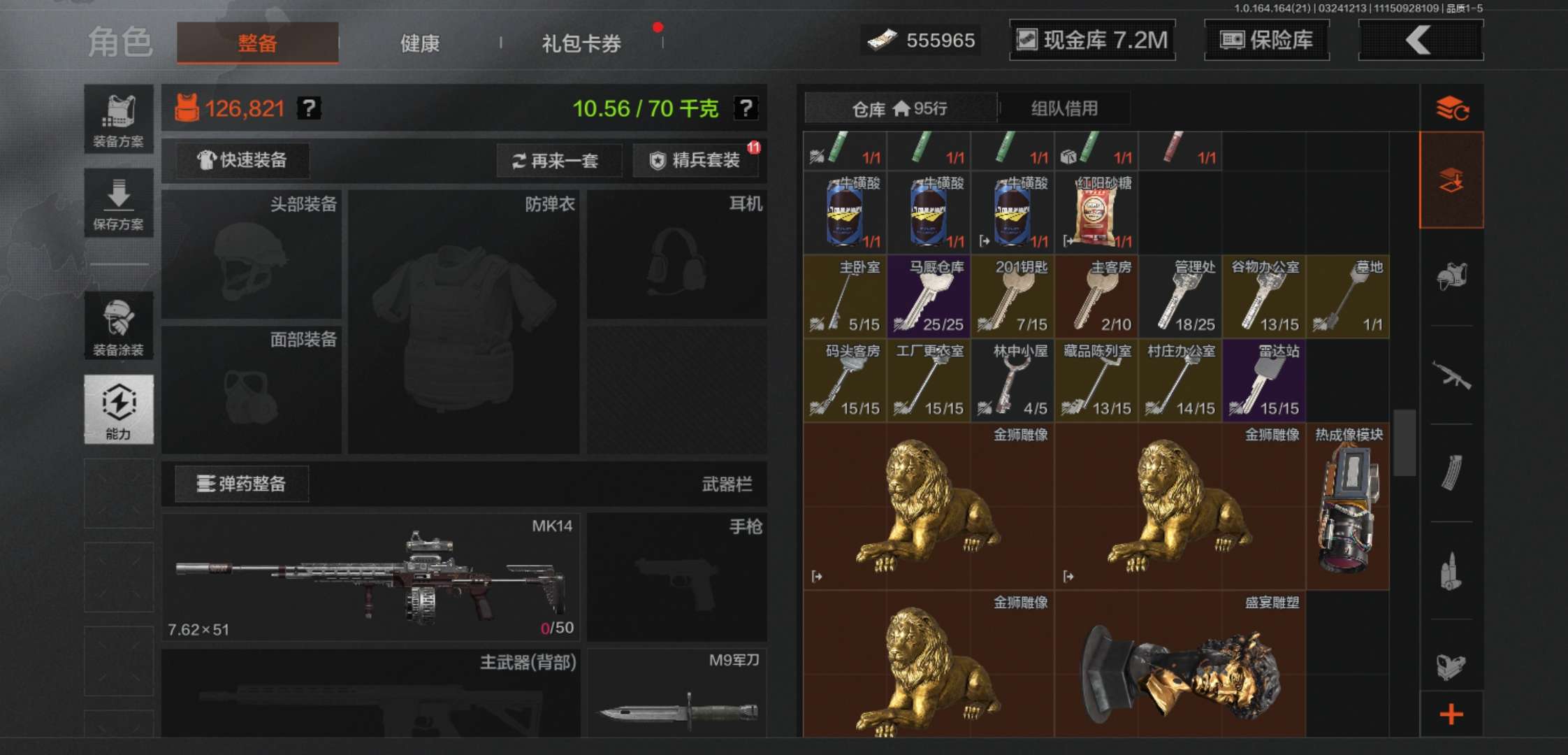Collapse the screen with the top-right back arrow
This screenshot has height=755, width=1568.
pyautogui.click(x=1420, y=40)
